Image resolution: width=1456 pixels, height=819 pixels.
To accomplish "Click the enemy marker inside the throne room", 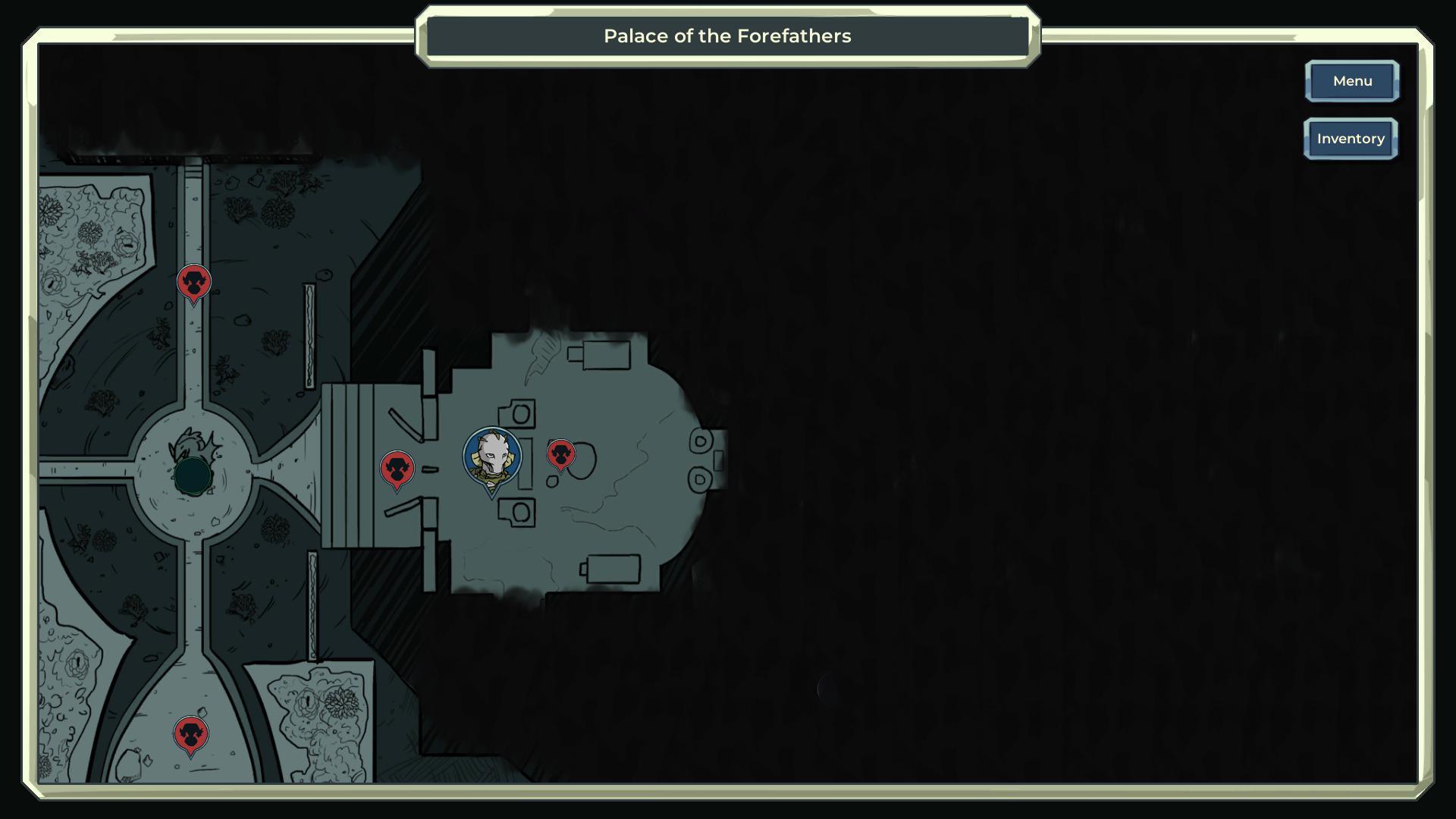I will pos(561,453).
